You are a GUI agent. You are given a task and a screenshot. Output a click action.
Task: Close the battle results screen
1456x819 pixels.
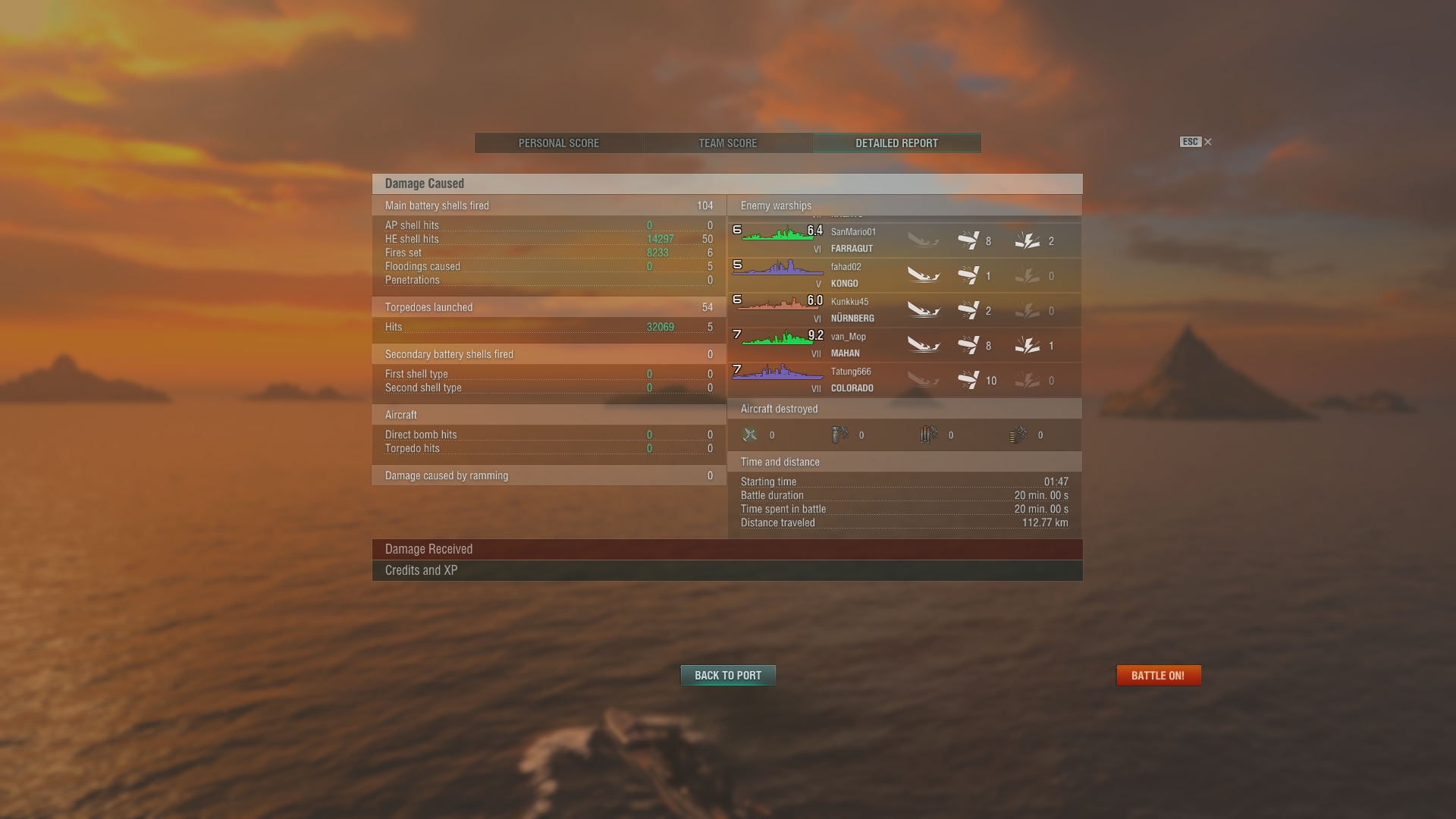1208,142
